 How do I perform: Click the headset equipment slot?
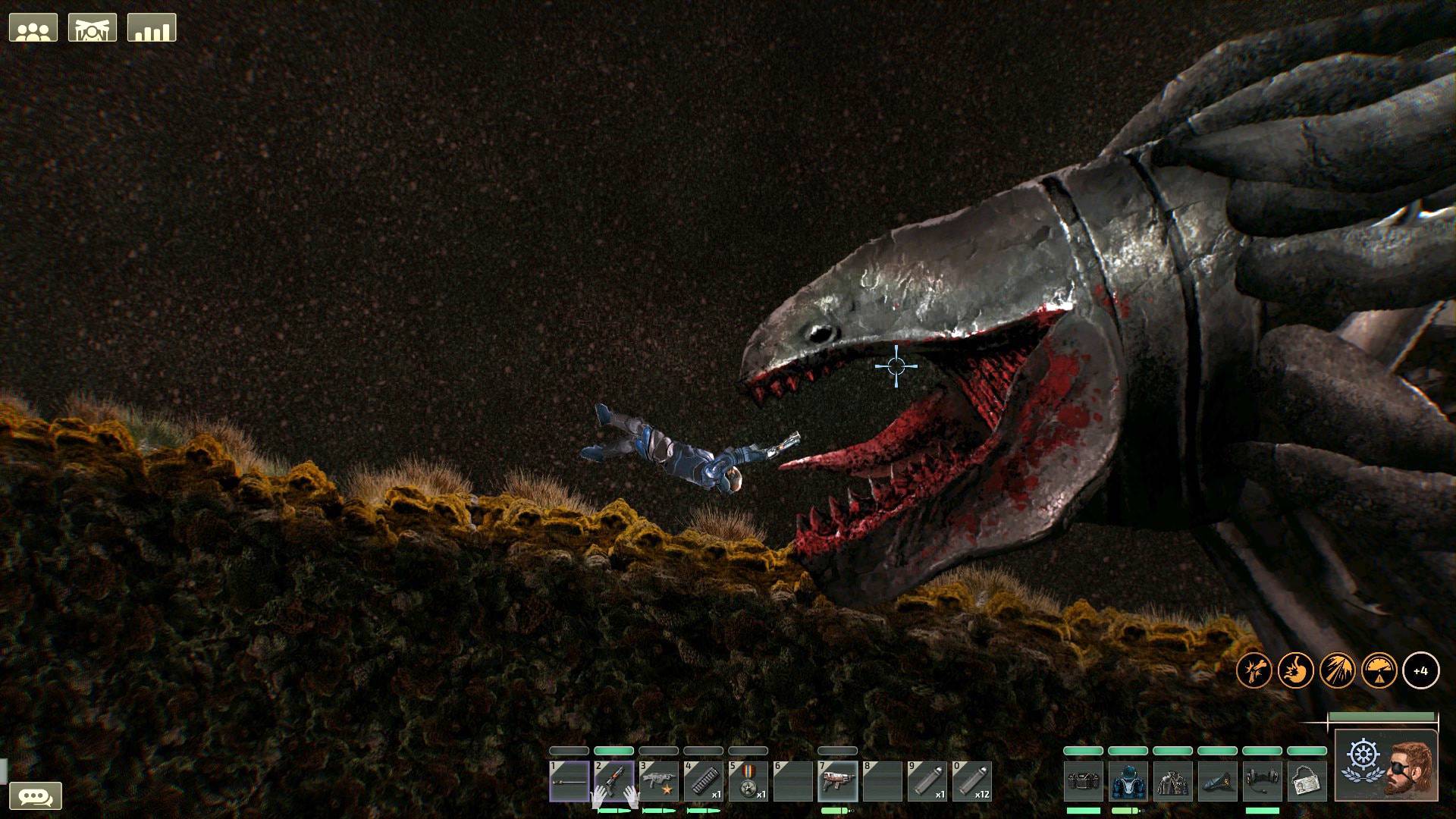(x=1262, y=781)
